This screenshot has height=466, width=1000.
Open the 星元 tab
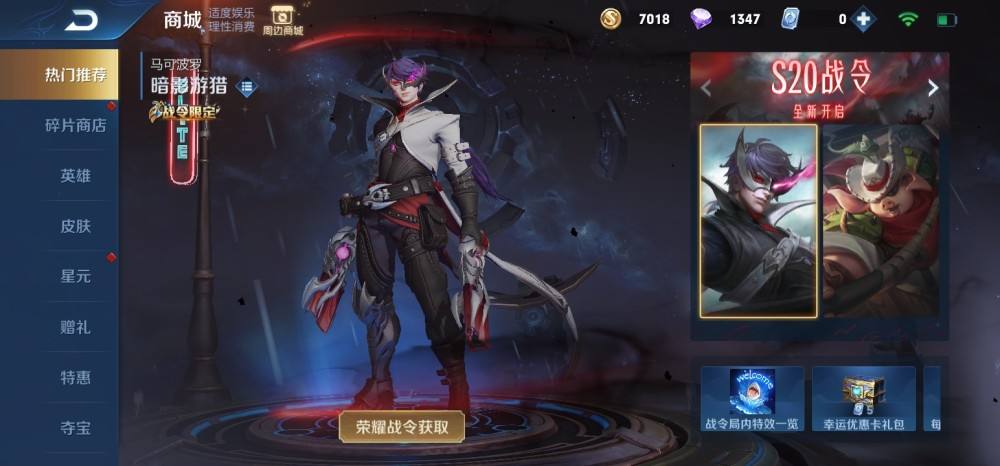coord(75,276)
